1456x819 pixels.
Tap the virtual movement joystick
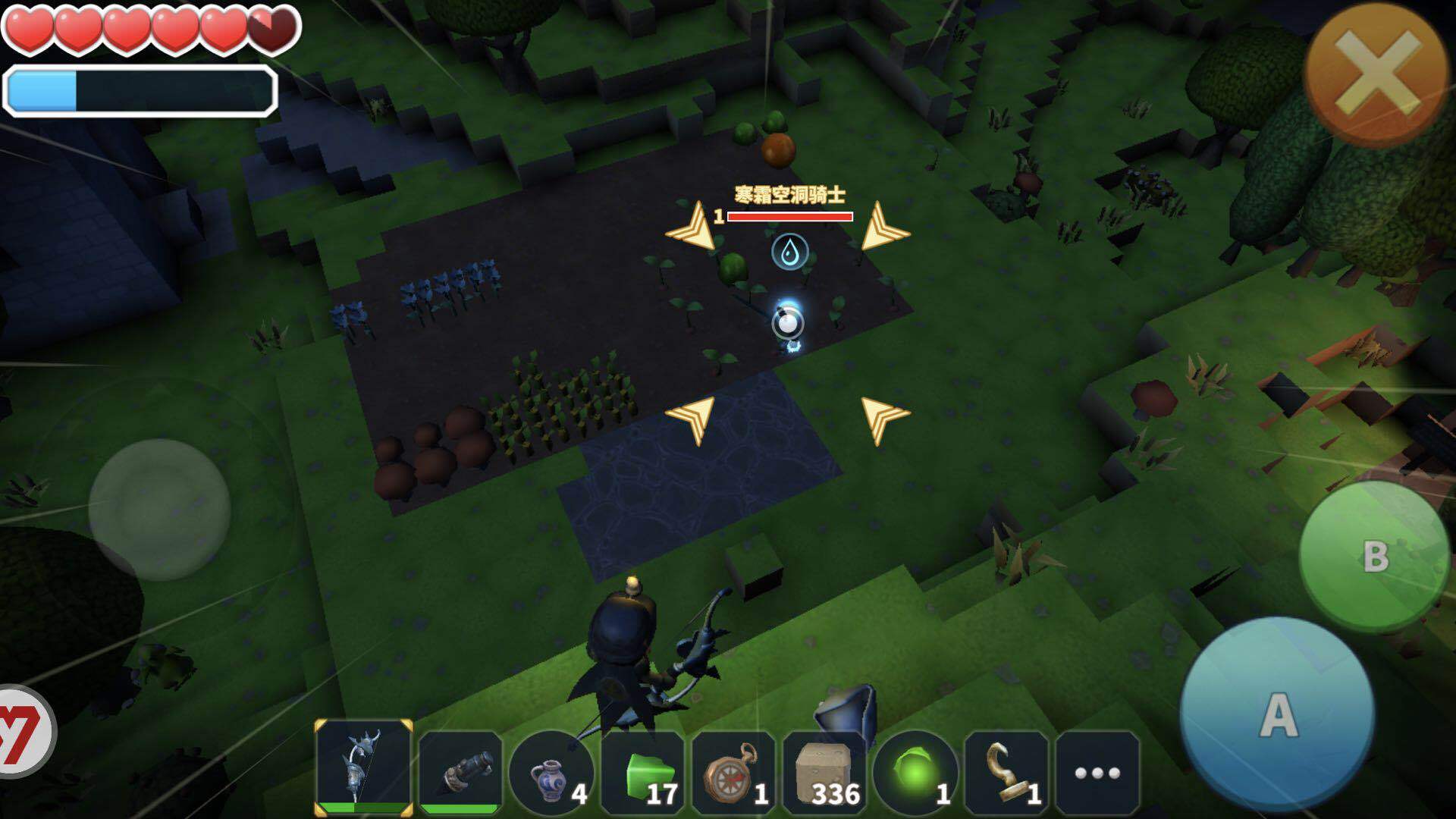coord(159,509)
